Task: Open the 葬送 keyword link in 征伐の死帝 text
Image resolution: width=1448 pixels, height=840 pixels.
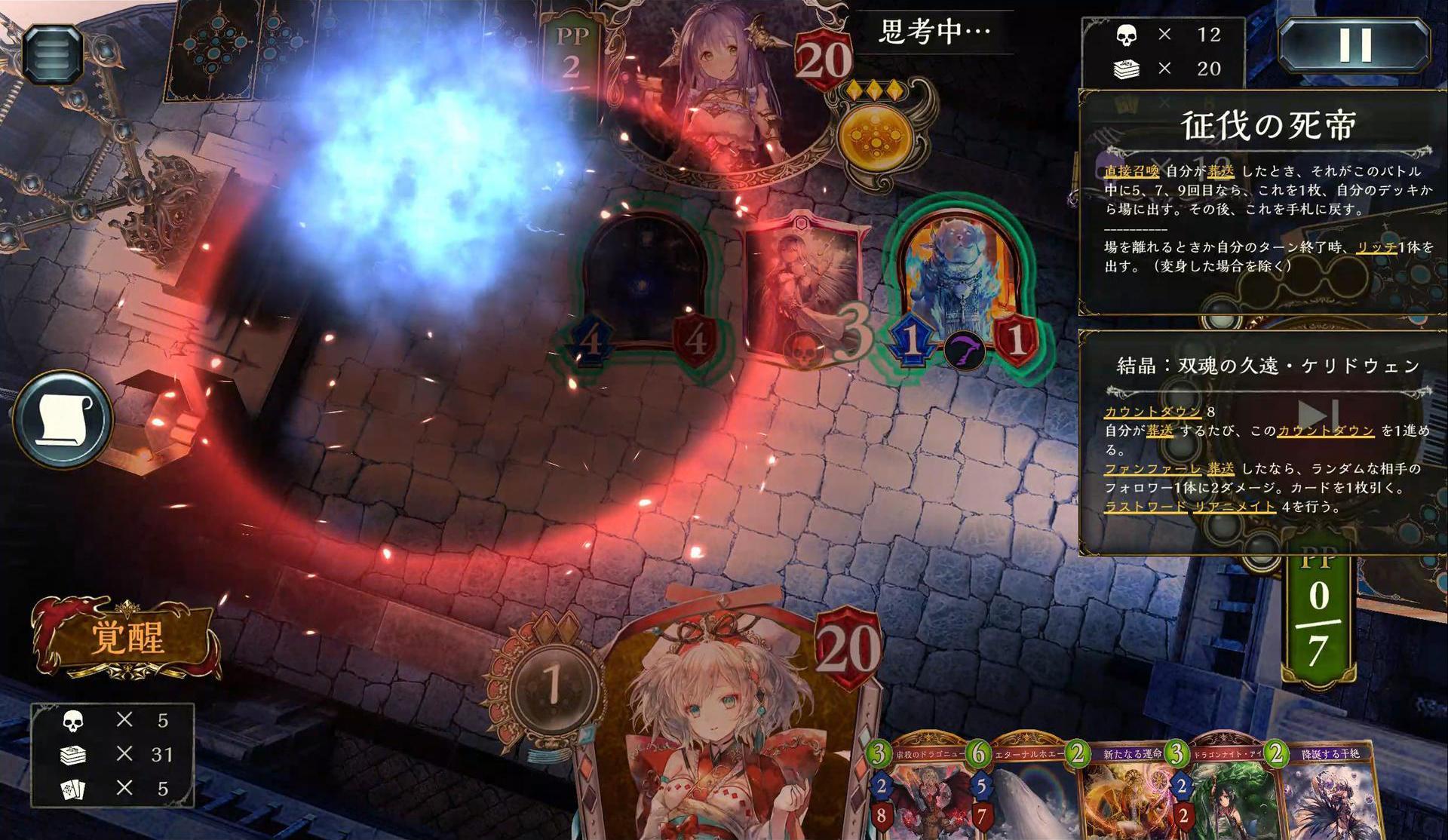Action: pyautogui.click(x=1221, y=171)
